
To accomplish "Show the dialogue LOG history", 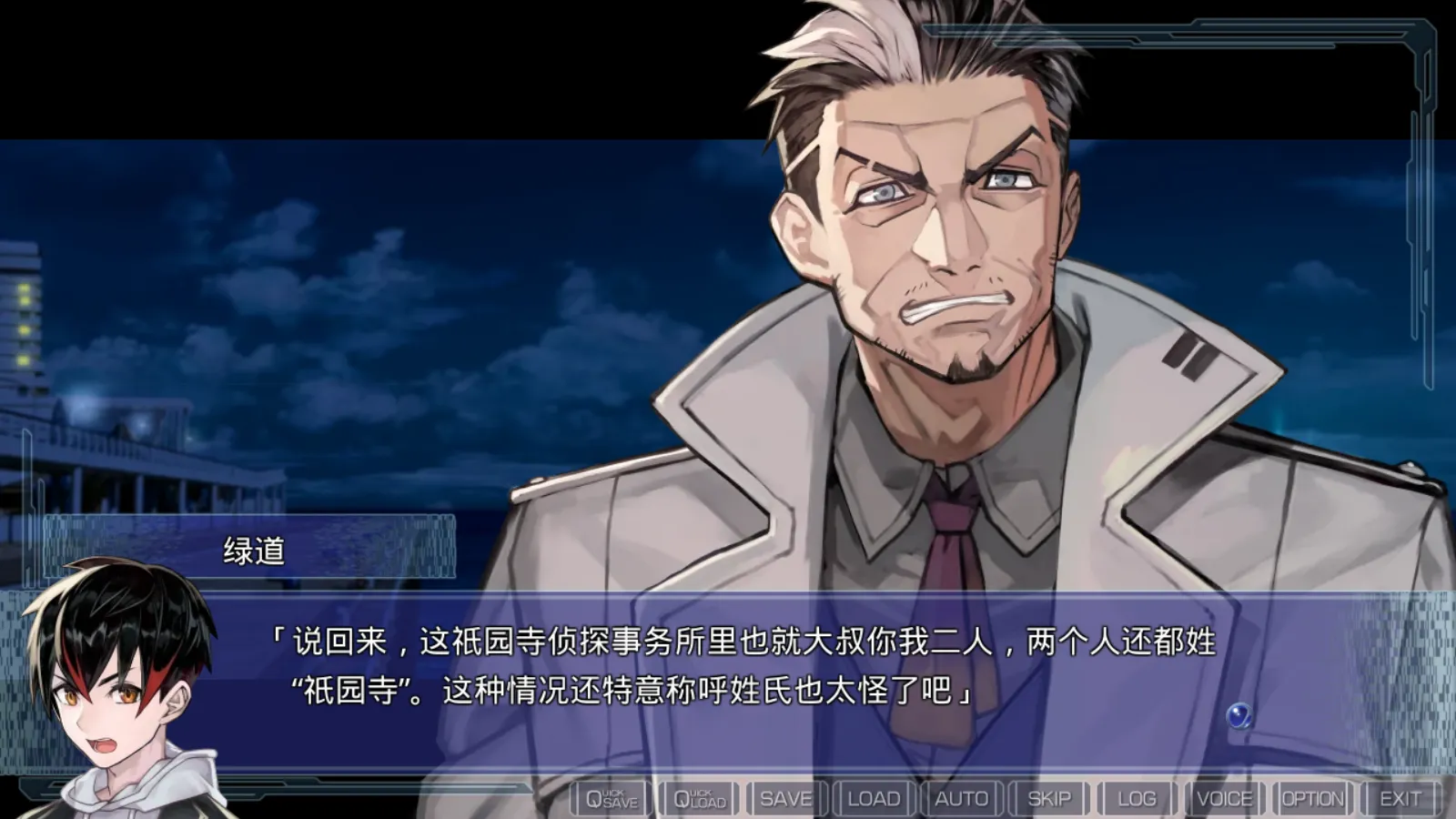I will (x=1137, y=799).
